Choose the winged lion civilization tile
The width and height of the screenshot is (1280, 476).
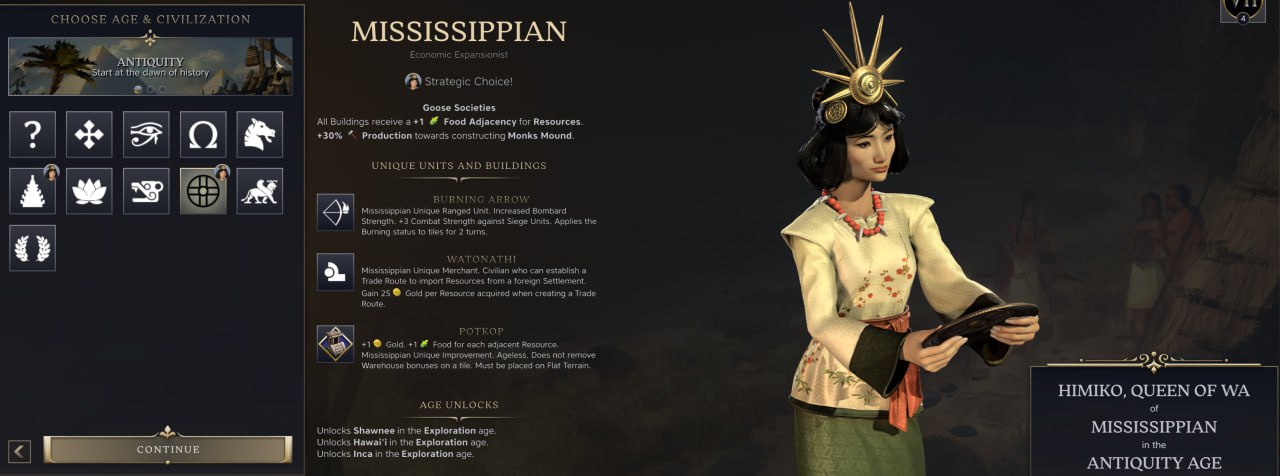(260, 191)
